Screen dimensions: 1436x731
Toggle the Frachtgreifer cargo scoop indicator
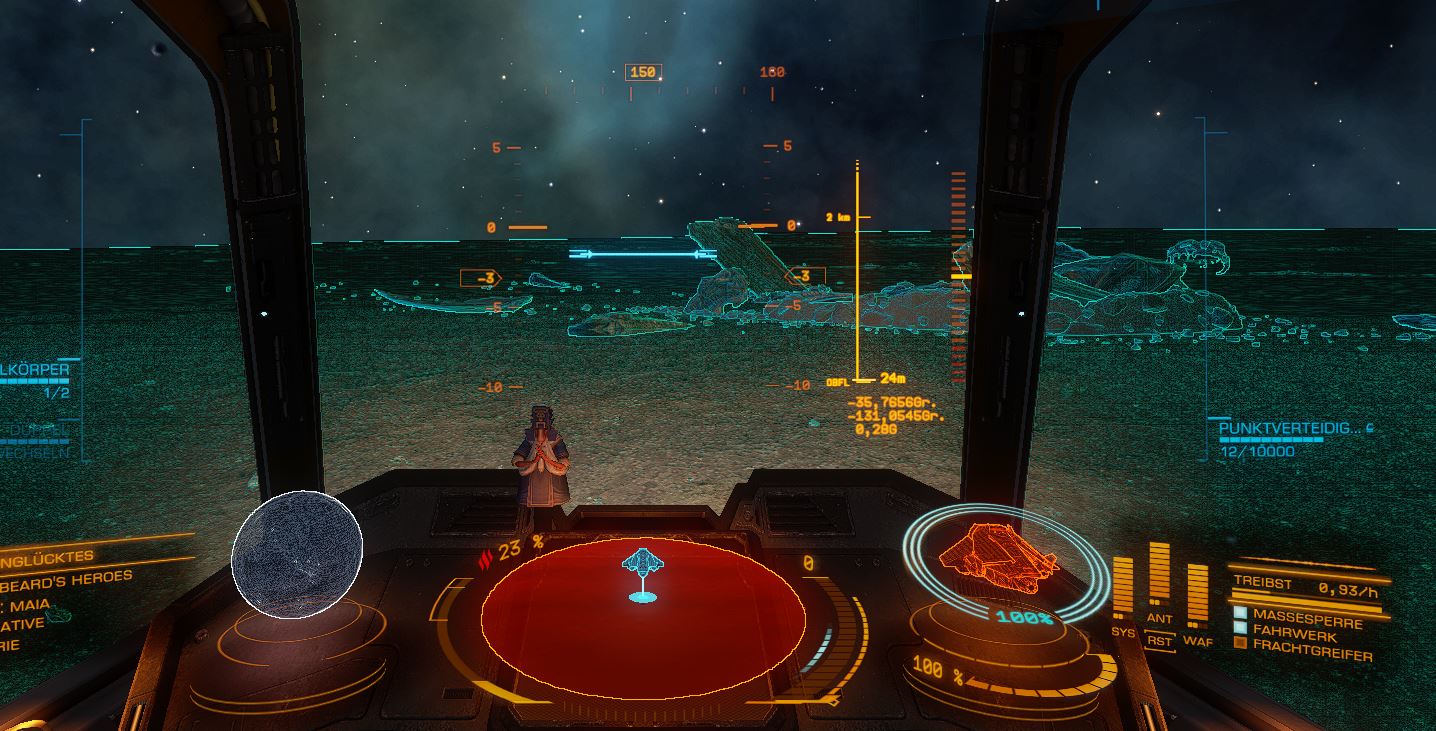pos(1240,643)
